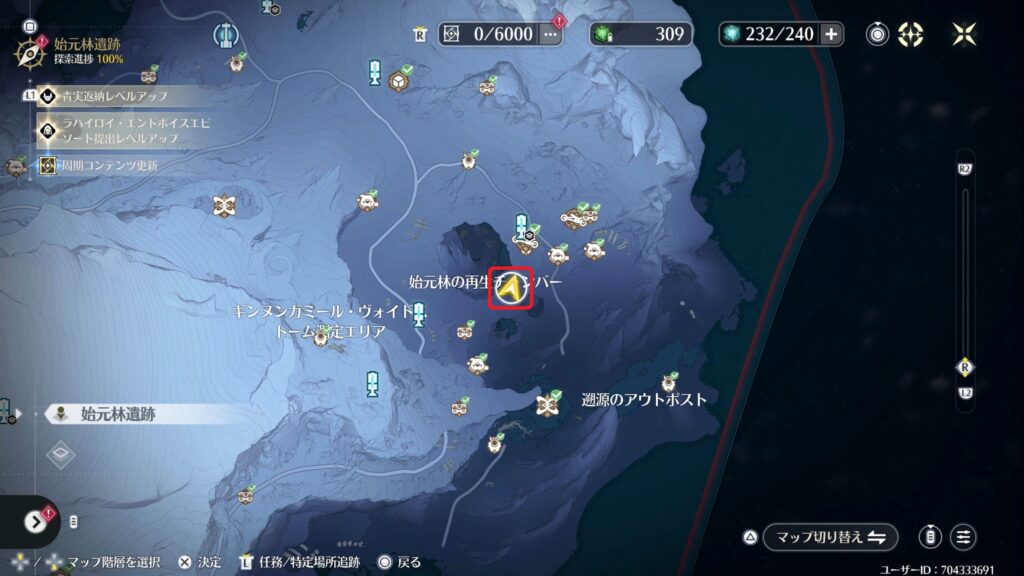Open the 0/6000 counter's three-dots menu
The width and height of the screenshot is (1024, 576).
pos(550,34)
